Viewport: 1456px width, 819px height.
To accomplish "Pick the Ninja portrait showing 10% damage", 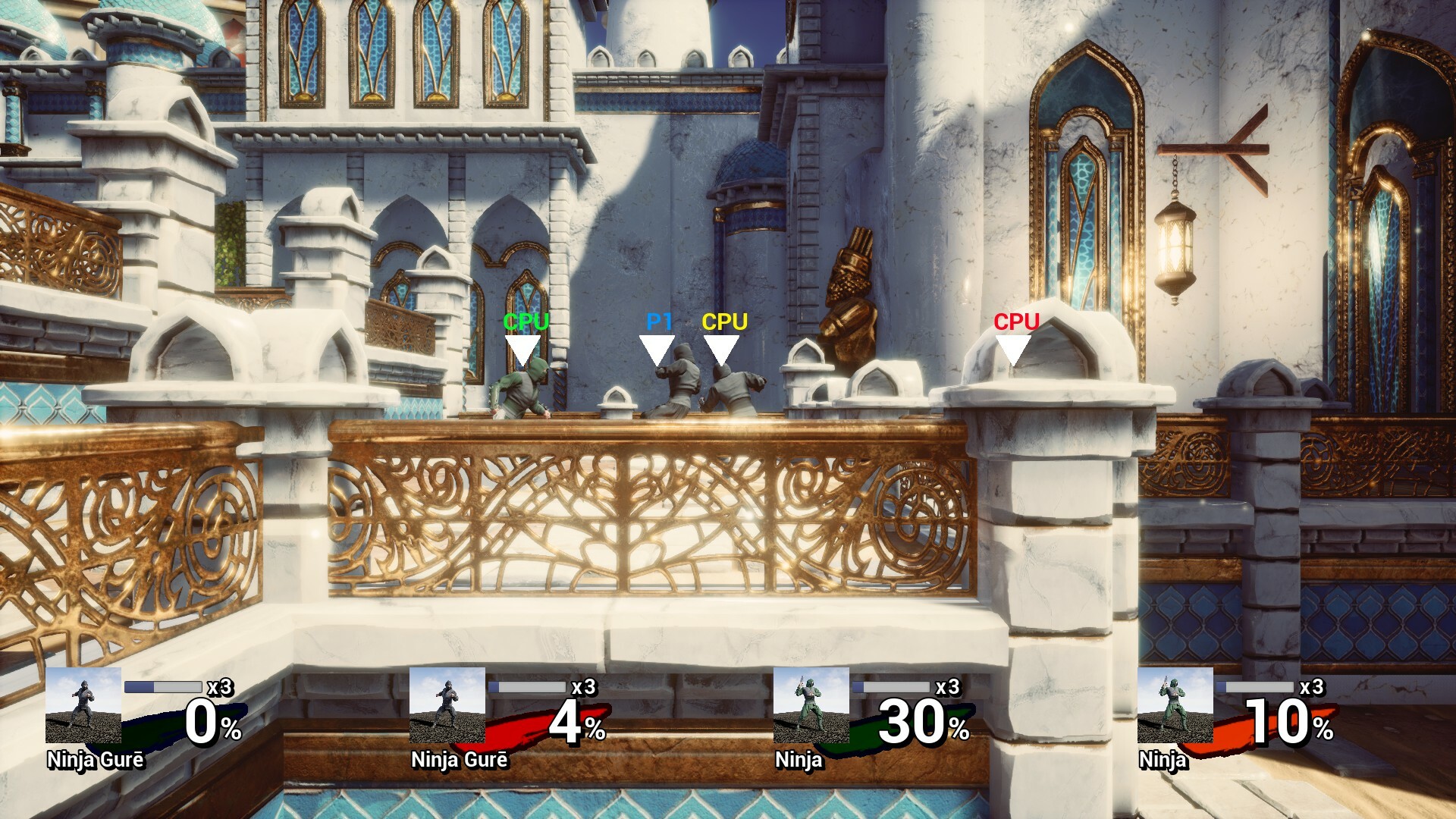I will point(1175,705).
